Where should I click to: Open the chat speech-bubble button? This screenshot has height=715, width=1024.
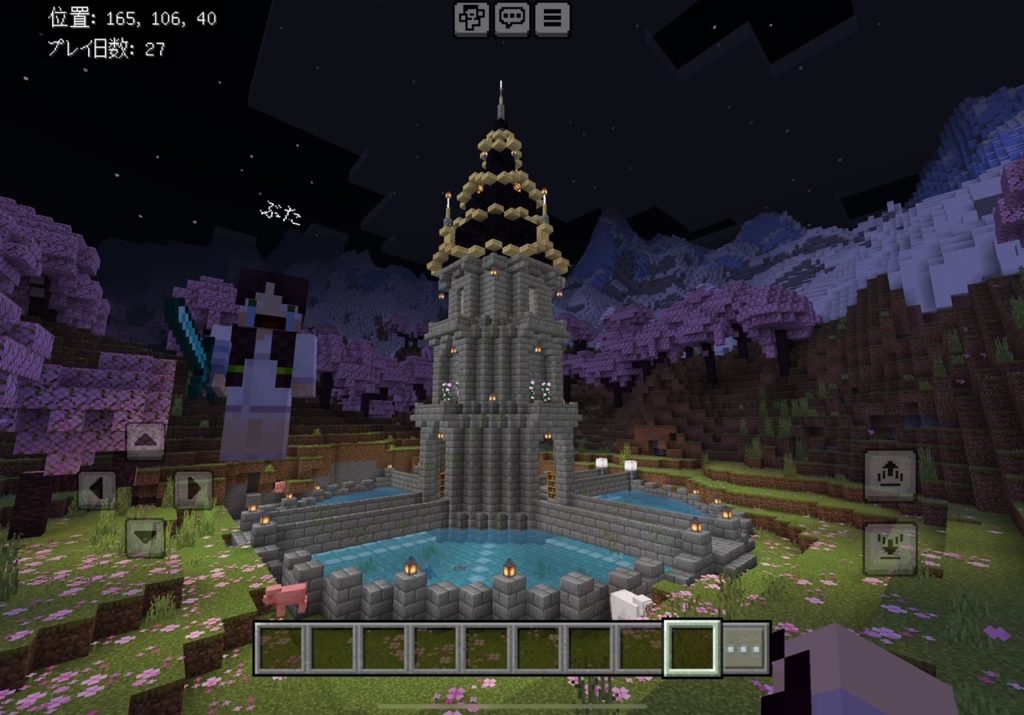pos(512,18)
